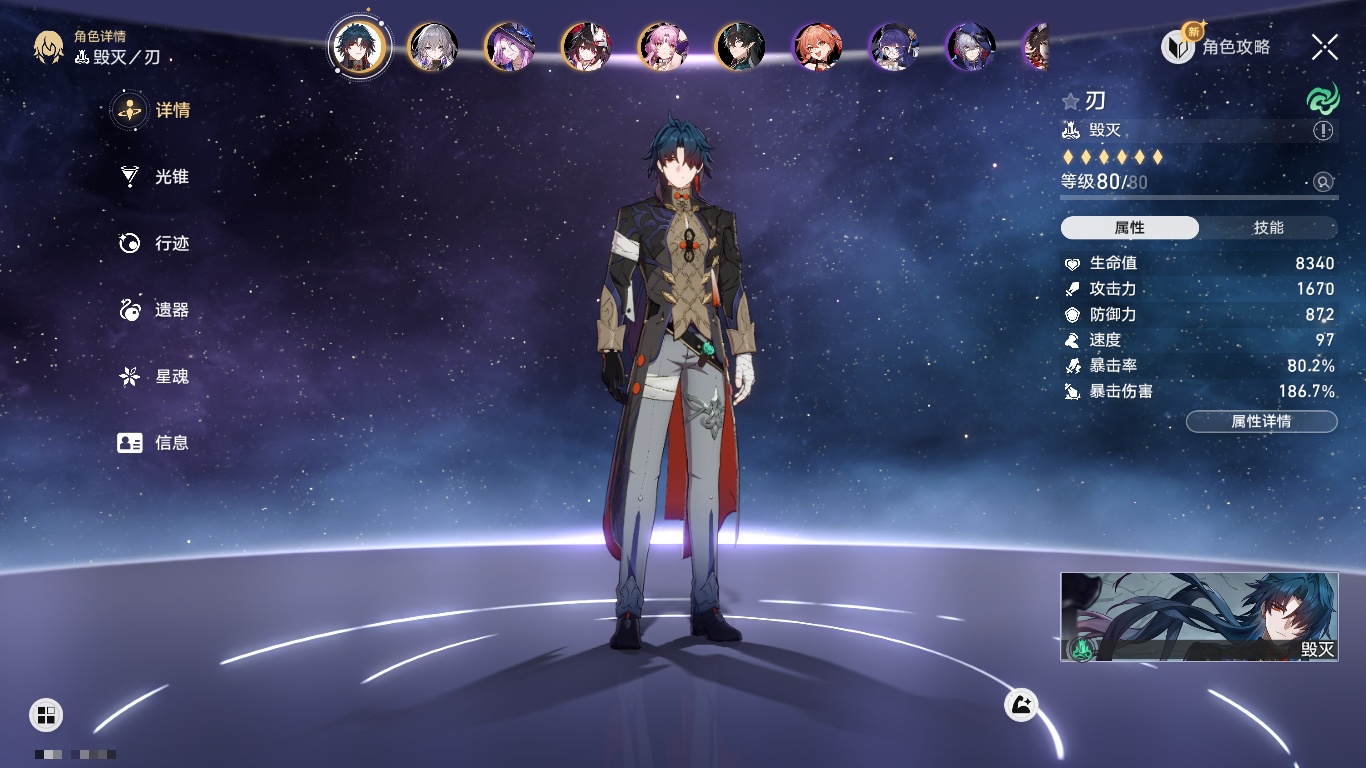This screenshot has width=1366, height=768.
Task: Open the 属性详情 stat details button
Action: tap(1261, 422)
